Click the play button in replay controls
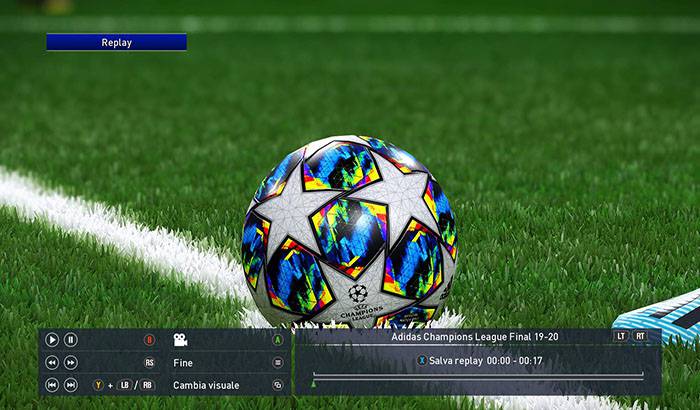 pos(52,340)
